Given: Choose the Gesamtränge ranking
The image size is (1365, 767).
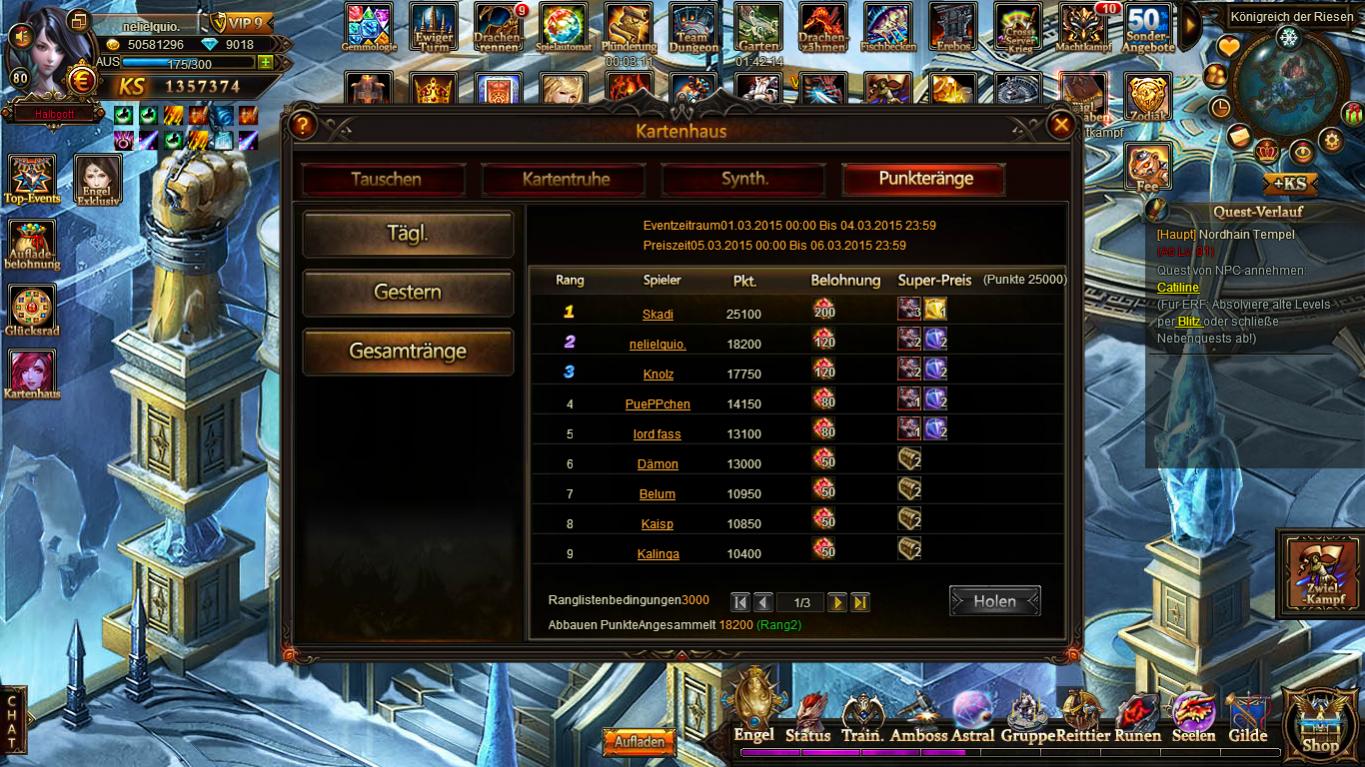Looking at the screenshot, I should click(408, 352).
